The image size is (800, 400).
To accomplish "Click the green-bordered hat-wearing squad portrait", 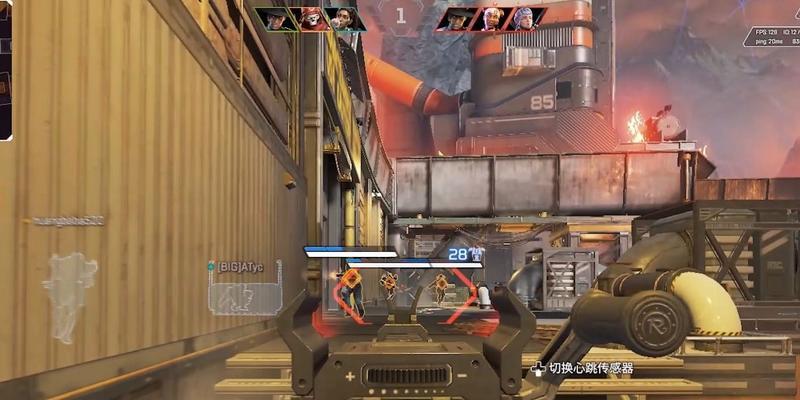I will (274, 19).
